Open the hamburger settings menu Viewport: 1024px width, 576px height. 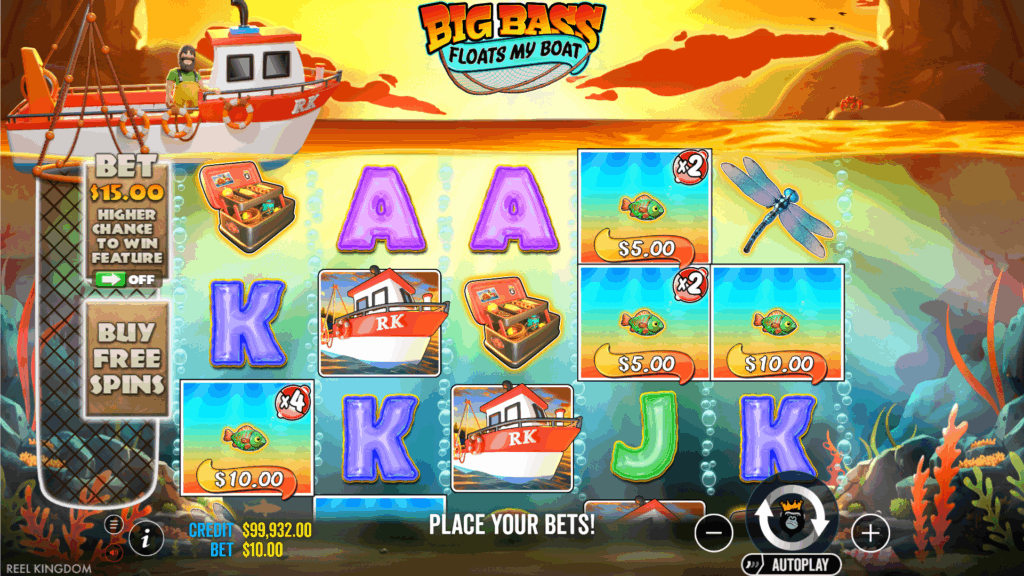[x=112, y=523]
